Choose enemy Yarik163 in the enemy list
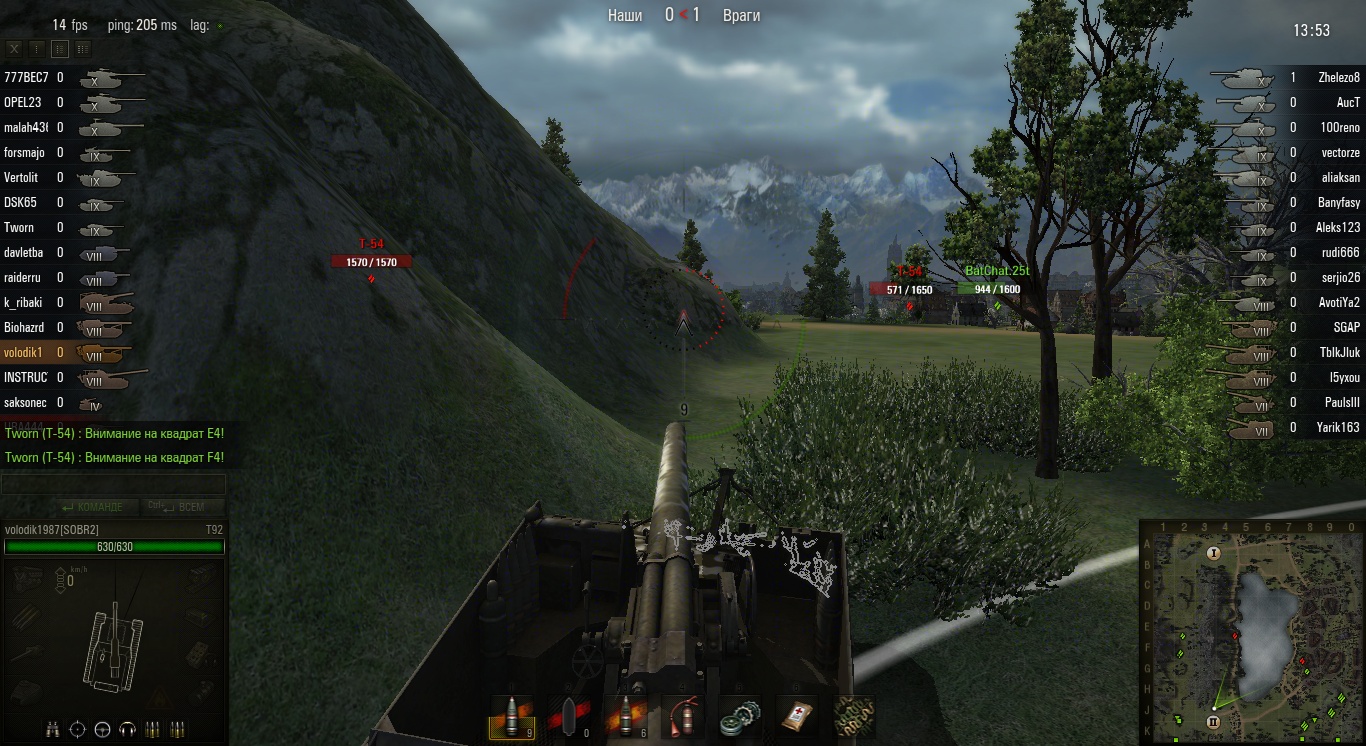Image resolution: width=1366 pixels, height=746 pixels. (x=1338, y=427)
